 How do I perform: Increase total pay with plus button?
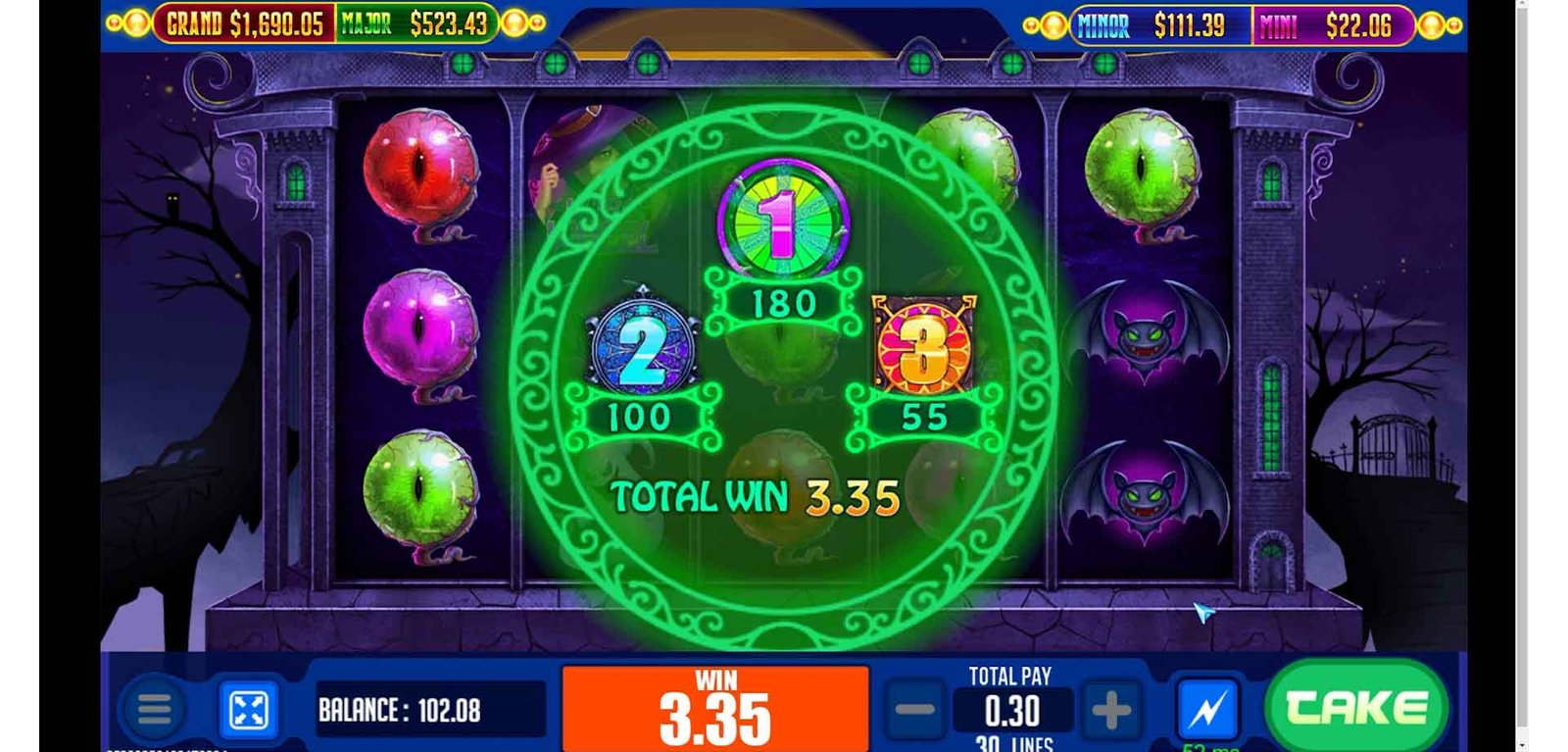pyautogui.click(x=1111, y=710)
